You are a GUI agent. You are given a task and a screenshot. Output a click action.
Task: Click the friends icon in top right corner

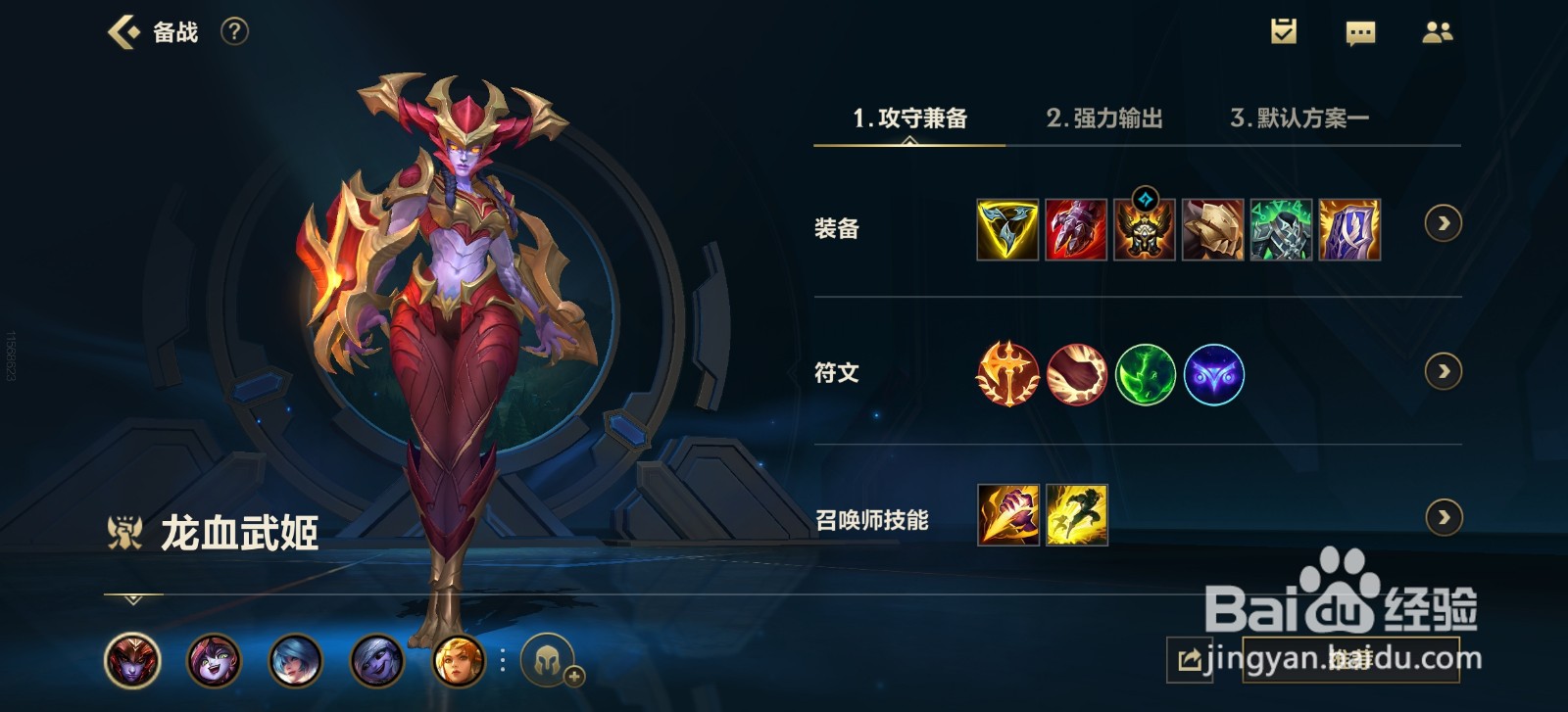tap(1439, 32)
